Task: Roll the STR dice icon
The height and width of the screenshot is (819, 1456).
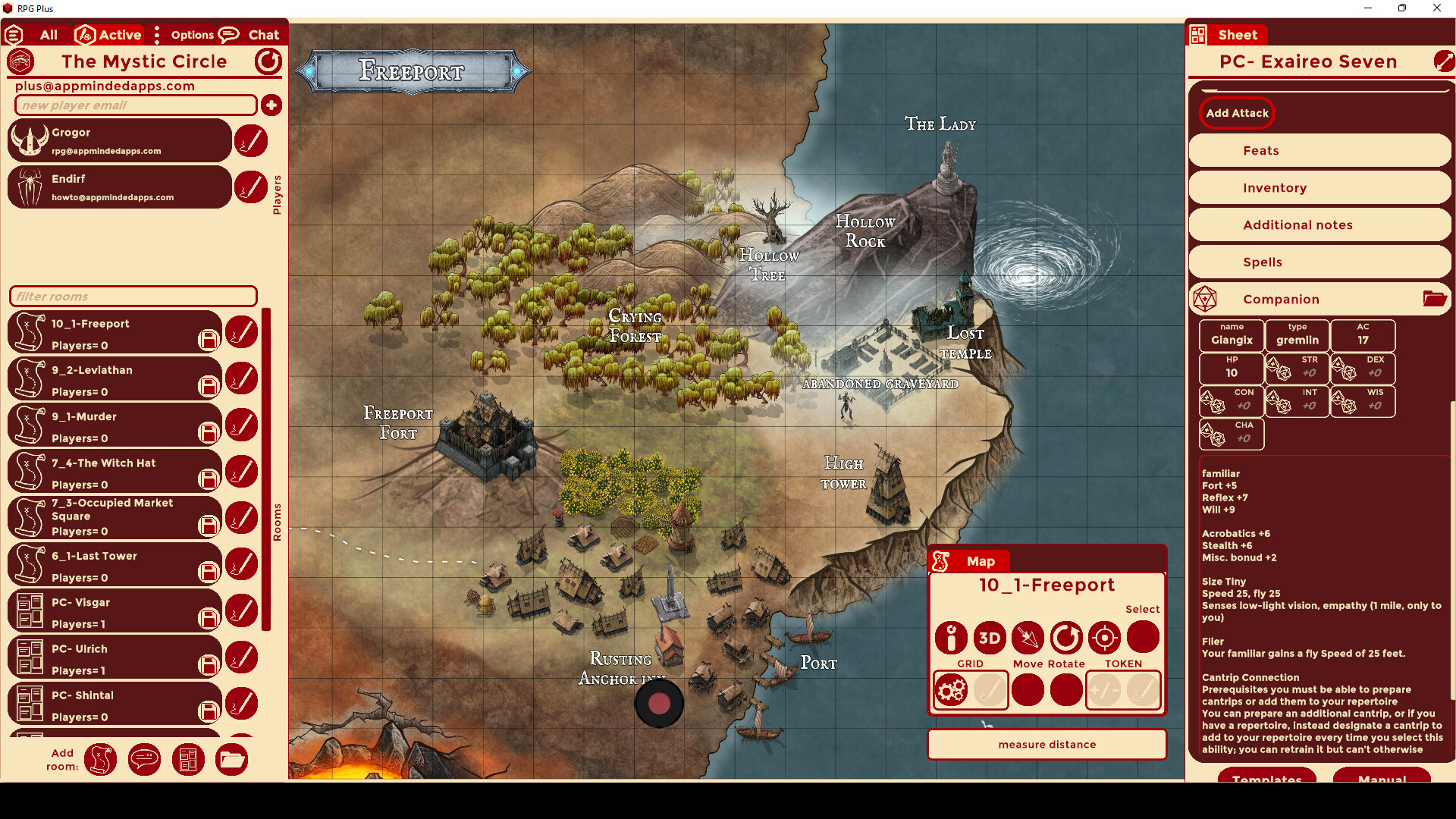Action: click(1282, 369)
